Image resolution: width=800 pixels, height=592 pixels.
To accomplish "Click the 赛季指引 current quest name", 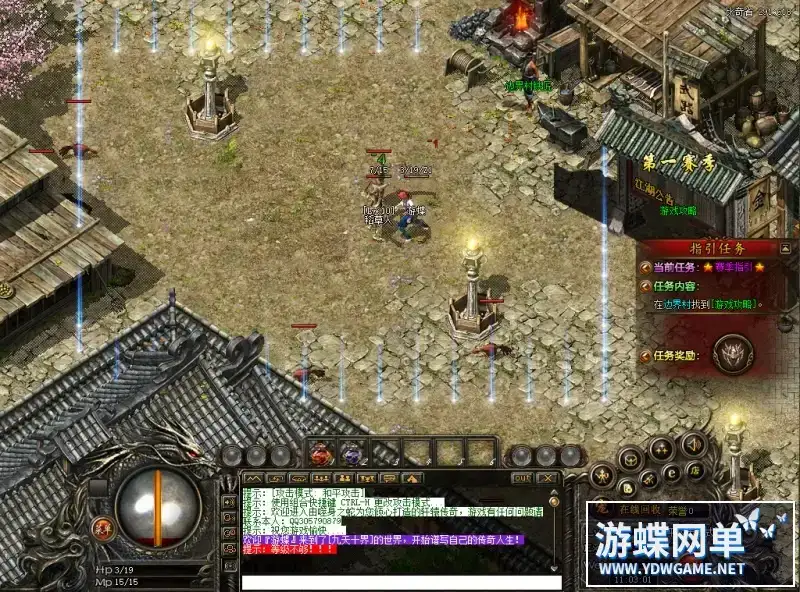I will click(x=733, y=267).
